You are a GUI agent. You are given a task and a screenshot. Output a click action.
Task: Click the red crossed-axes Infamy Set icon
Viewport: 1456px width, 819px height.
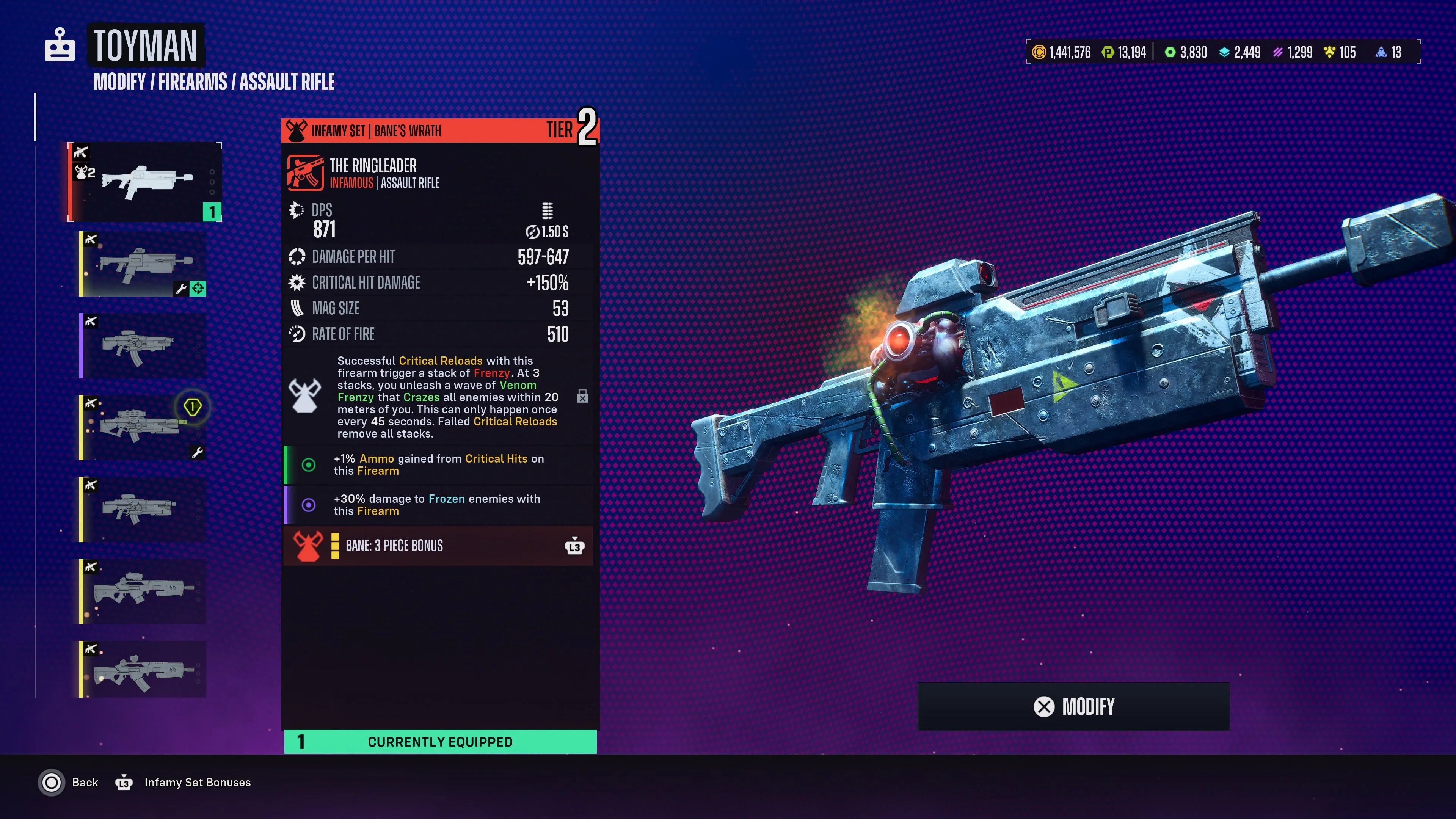pos(296,130)
